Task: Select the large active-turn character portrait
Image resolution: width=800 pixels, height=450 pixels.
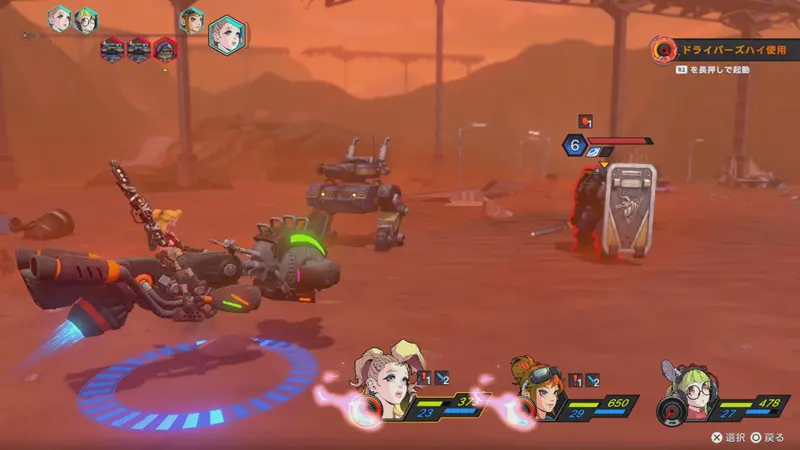Action: click(x=227, y=34)
